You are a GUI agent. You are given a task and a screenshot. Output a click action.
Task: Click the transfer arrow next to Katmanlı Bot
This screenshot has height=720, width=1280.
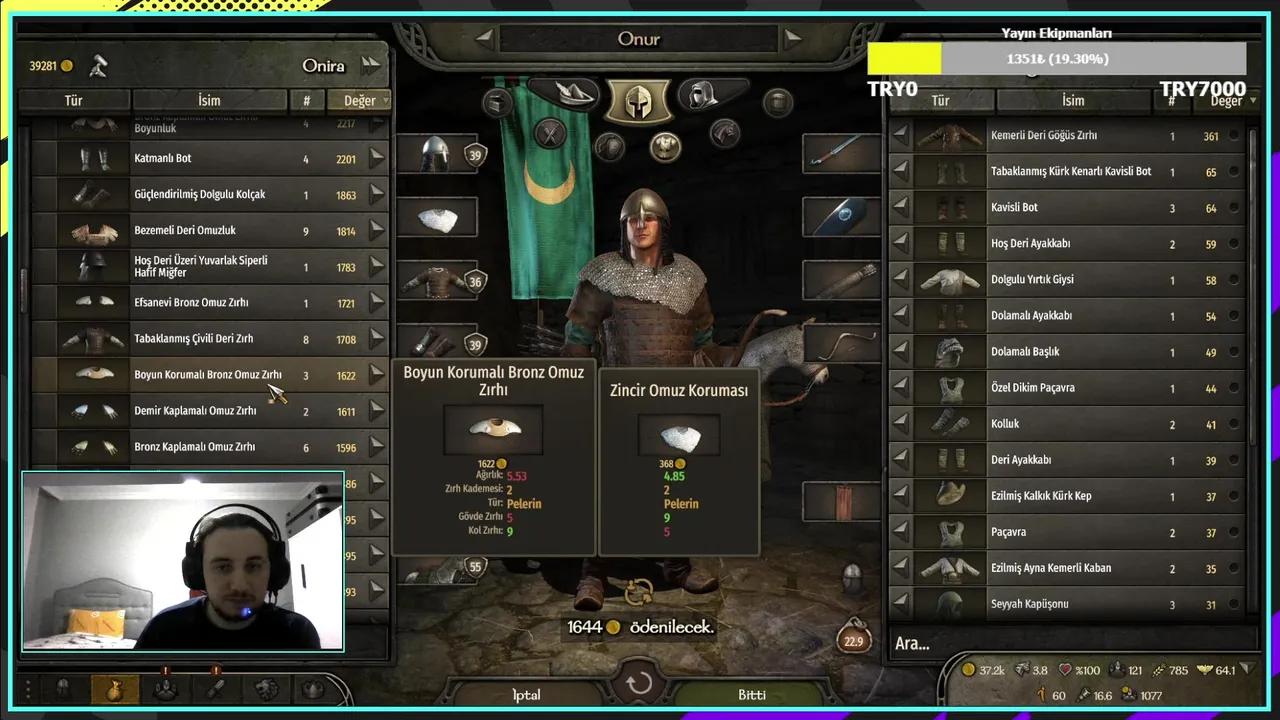[x=378, y=158]
